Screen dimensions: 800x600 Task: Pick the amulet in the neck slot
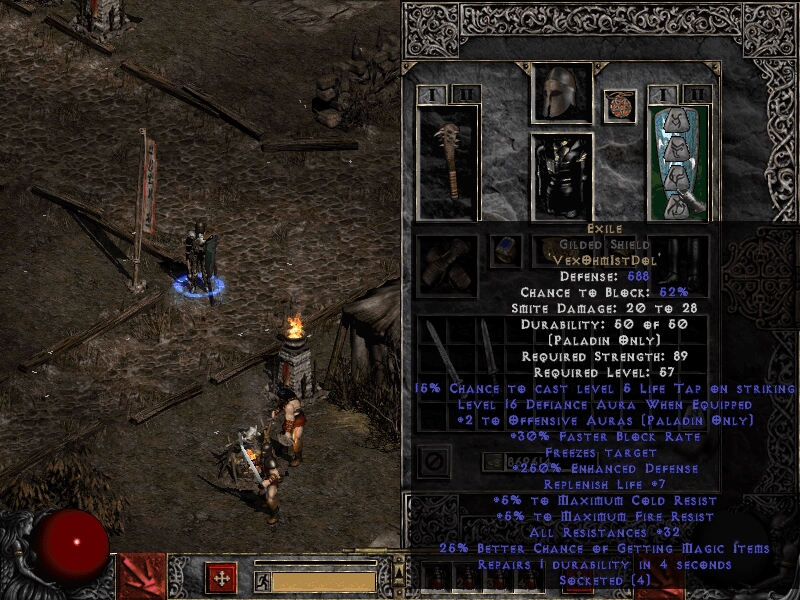tap(620, 106)
